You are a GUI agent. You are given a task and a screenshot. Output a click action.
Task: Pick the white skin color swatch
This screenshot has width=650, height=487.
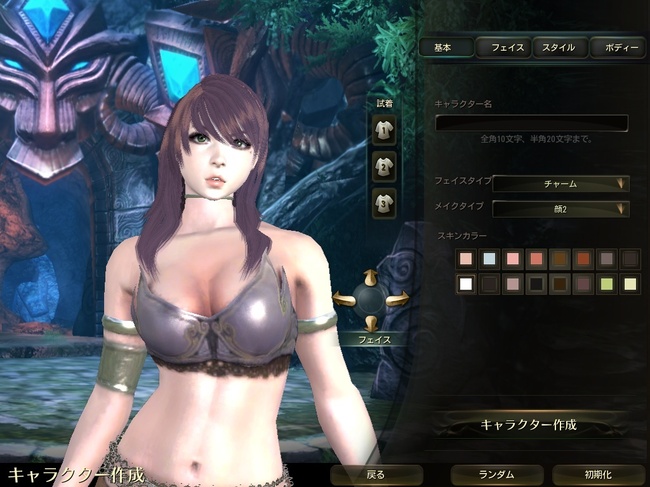tap(465, 284)
